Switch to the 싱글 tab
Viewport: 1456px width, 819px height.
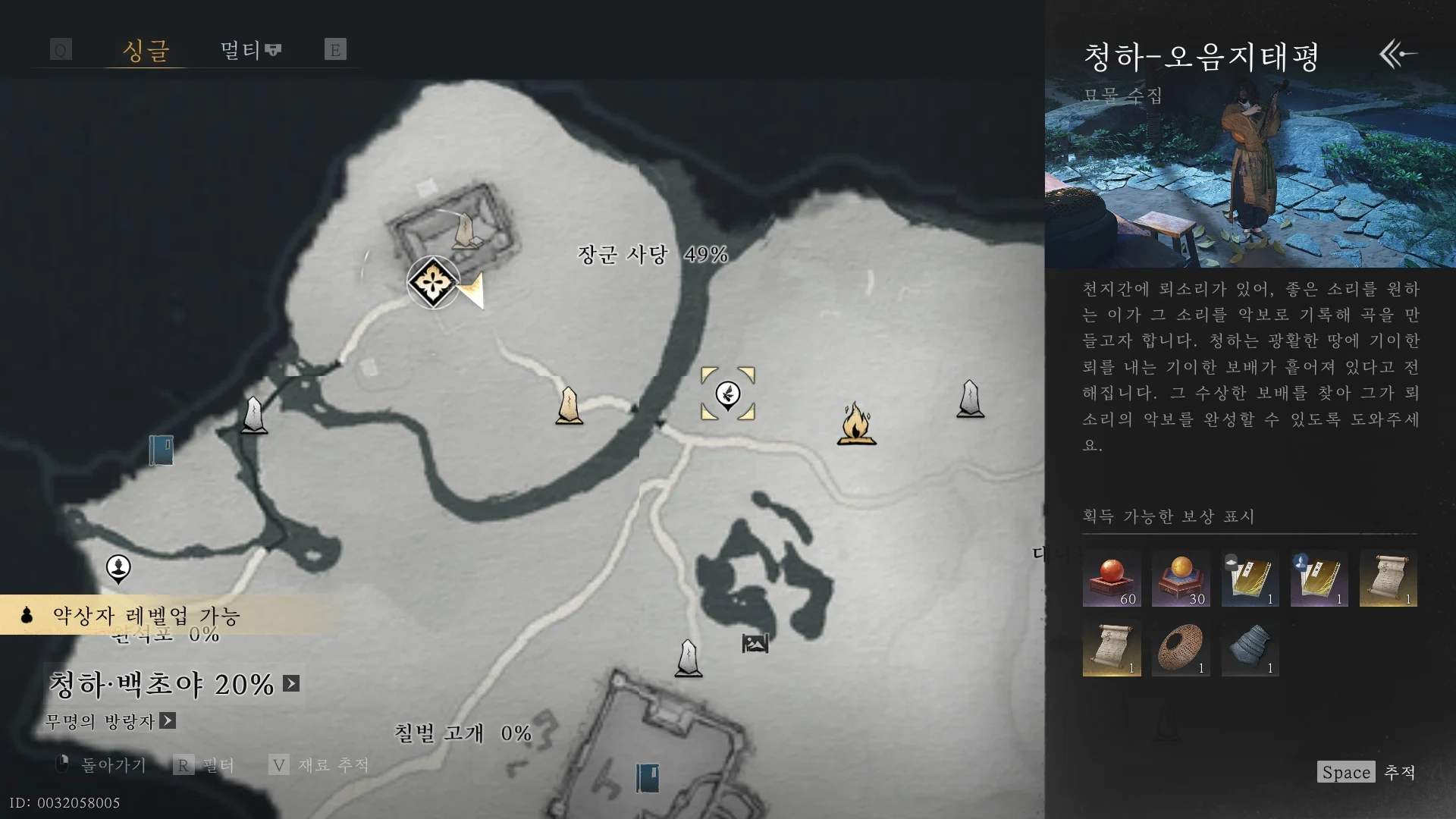click(x=144, y=50)
